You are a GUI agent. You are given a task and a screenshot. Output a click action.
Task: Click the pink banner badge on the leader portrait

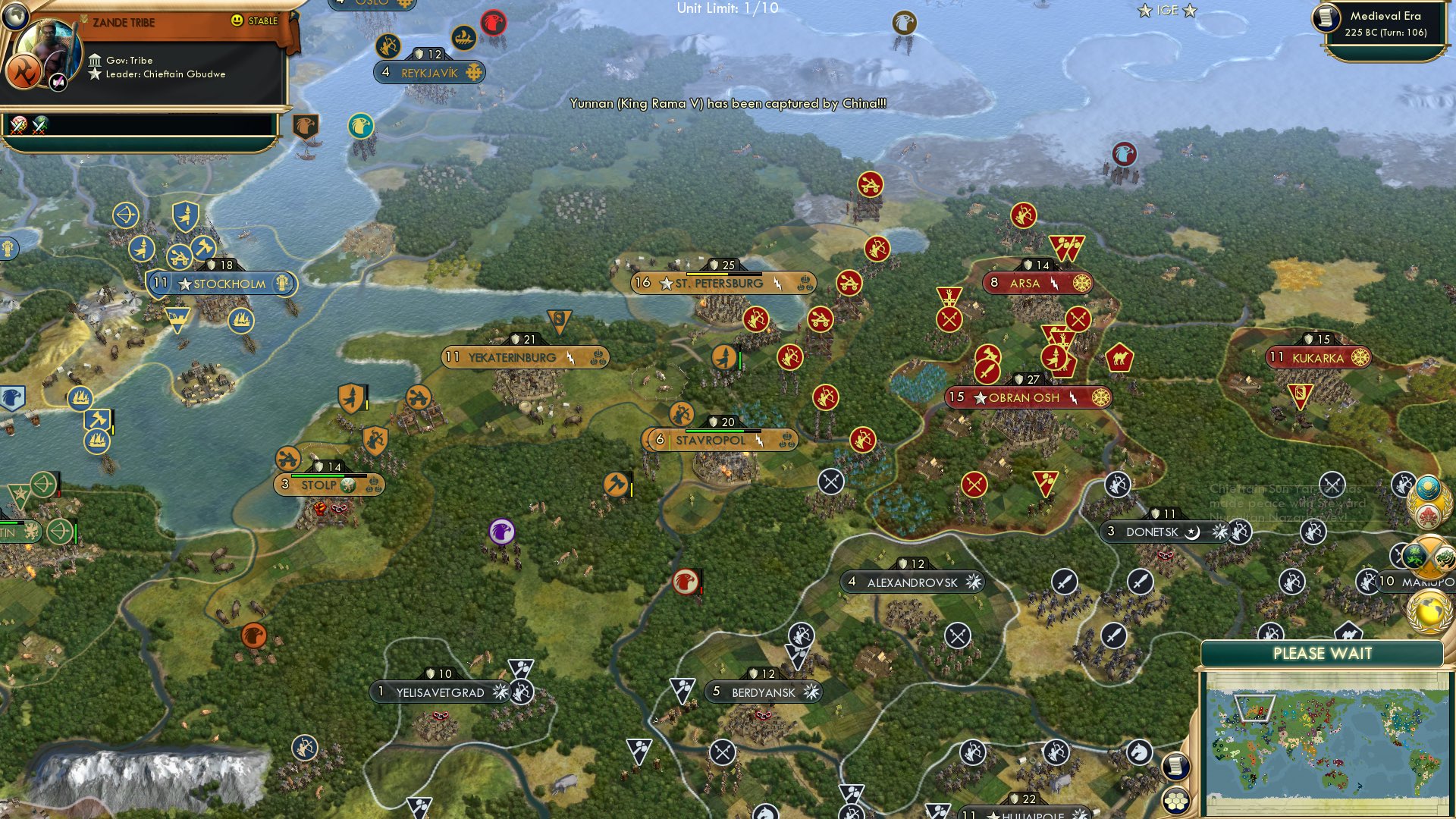[x=57, y=81]
